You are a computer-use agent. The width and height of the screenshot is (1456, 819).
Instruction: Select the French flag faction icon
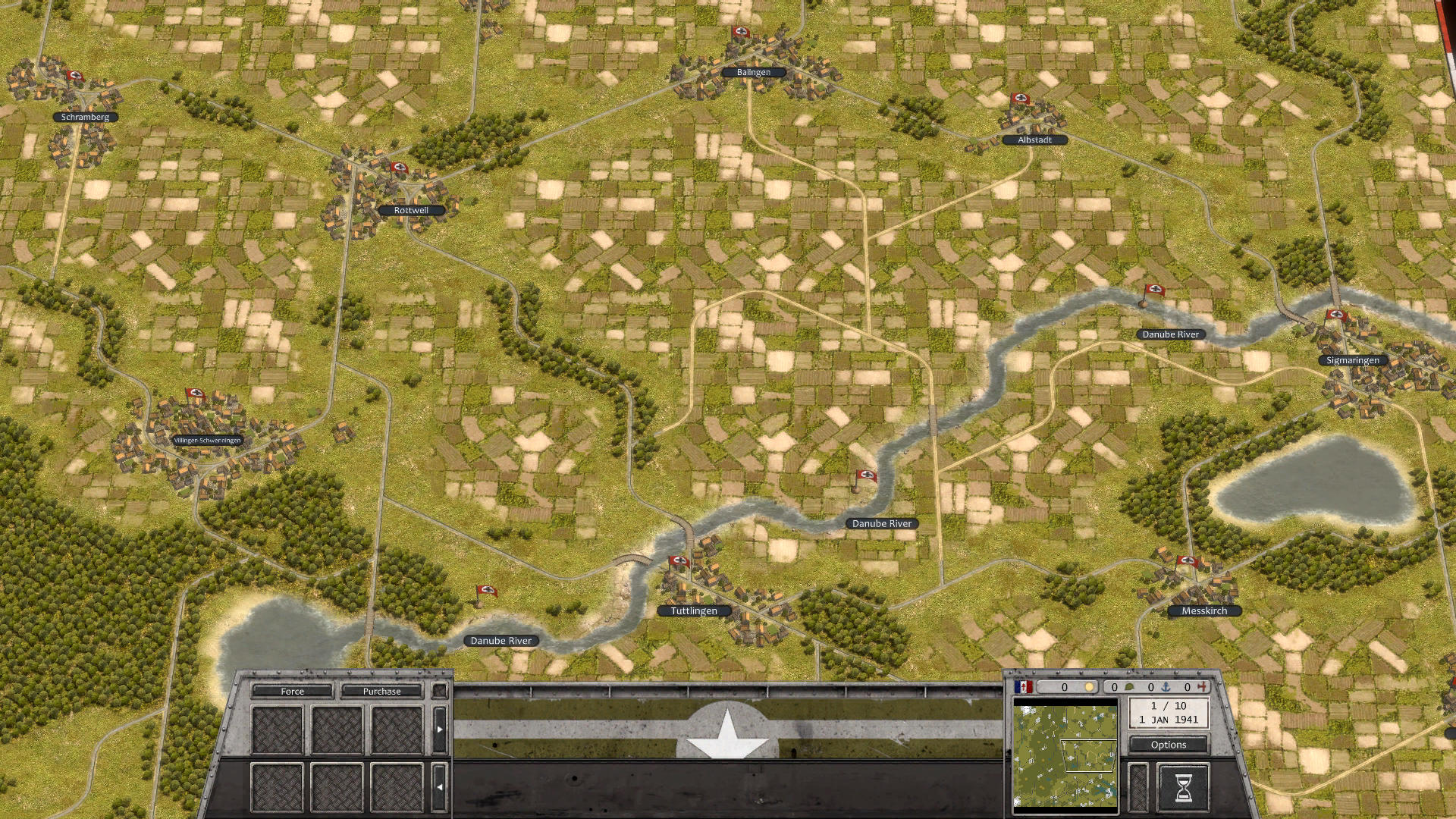coord(1024,686)
